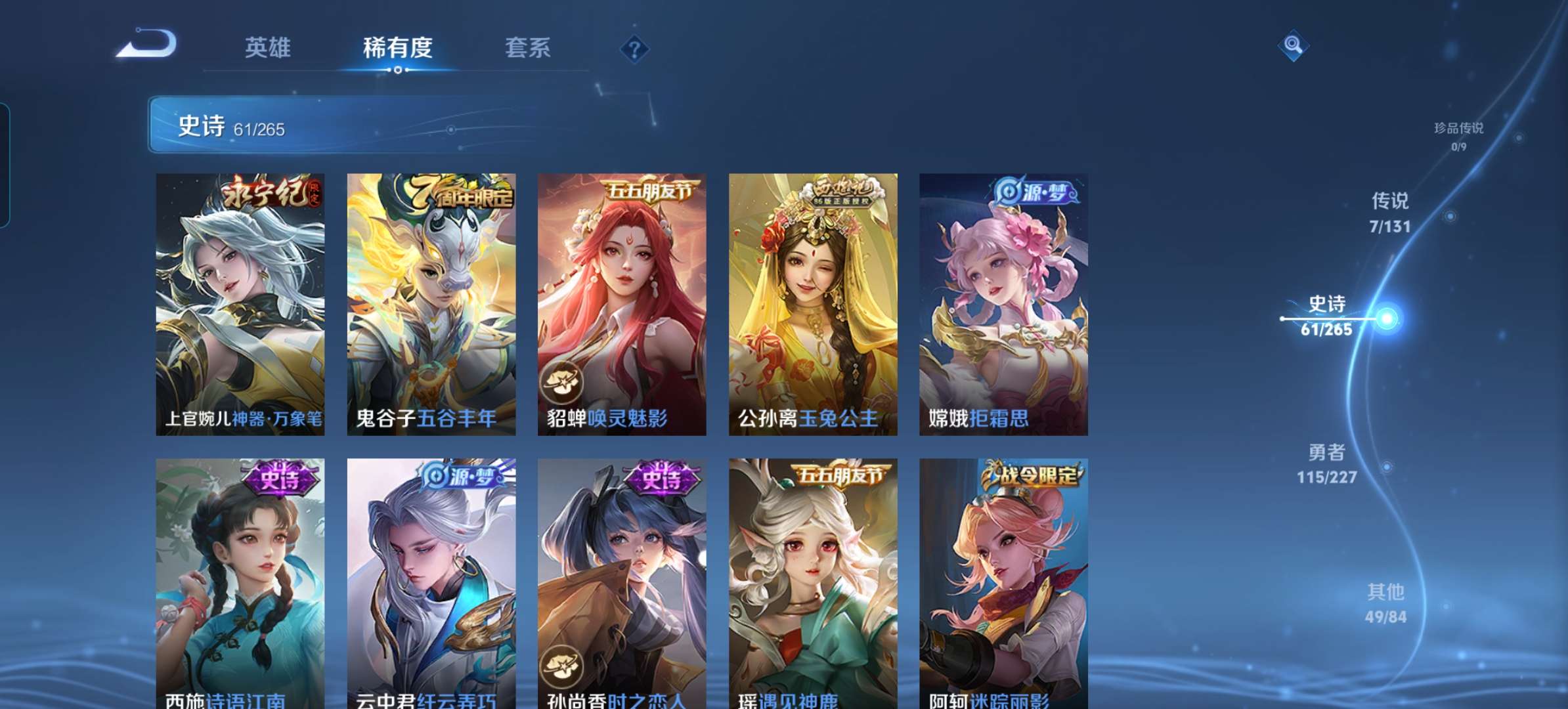The height and width of the screenshot is (709, 1568).
Task: View 嫦娥 拒霜思 skin card
Action: point(1003,304)
